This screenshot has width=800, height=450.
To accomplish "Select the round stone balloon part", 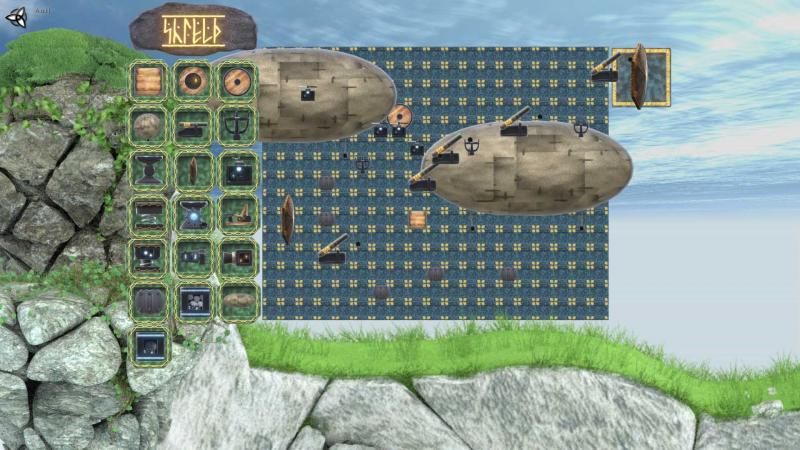I will (x=149, y=125).
